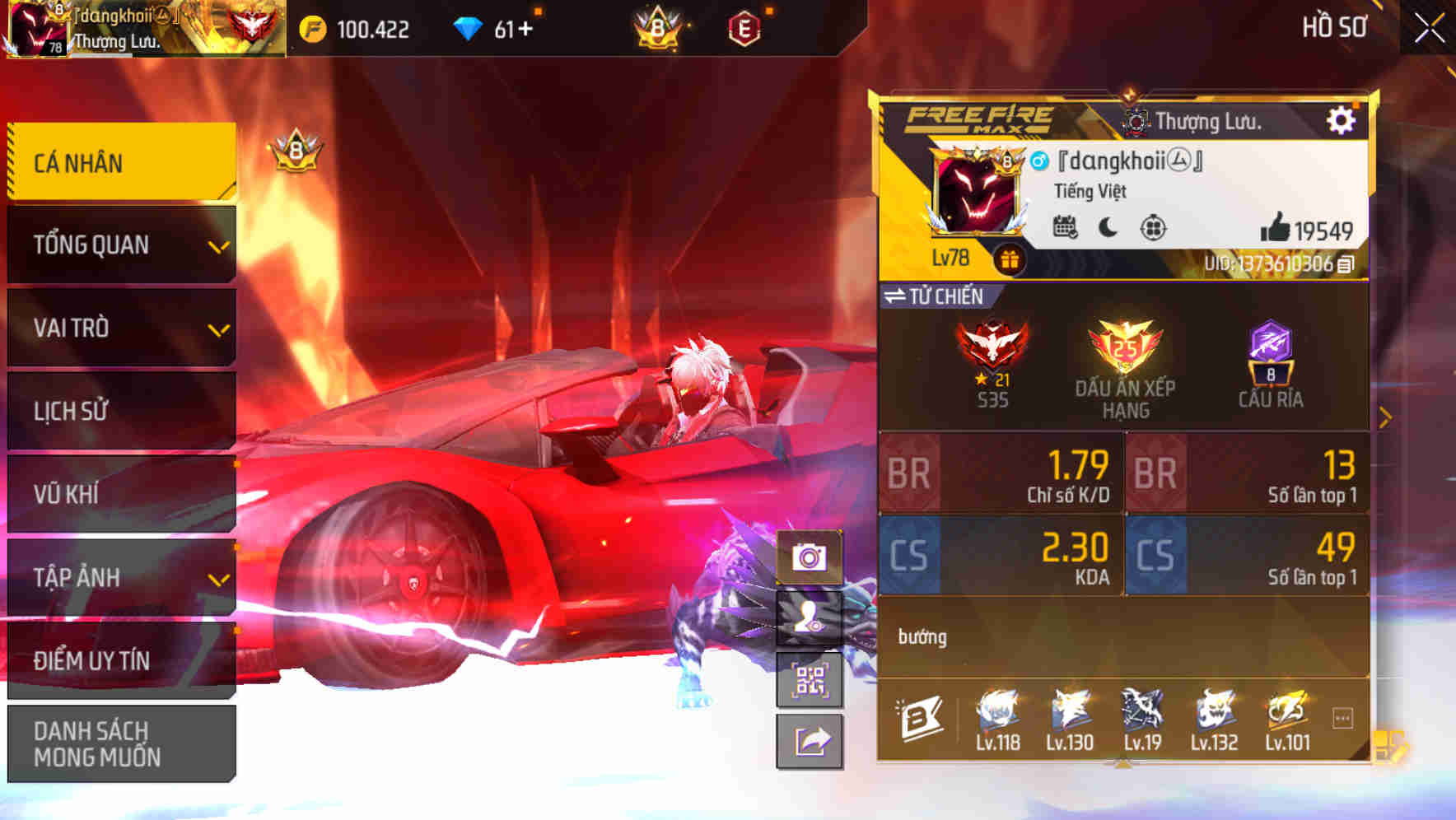Screen dimensions: 1456x820
Task: Open the Lịch Sử menu item
Action: click(120, 411)
